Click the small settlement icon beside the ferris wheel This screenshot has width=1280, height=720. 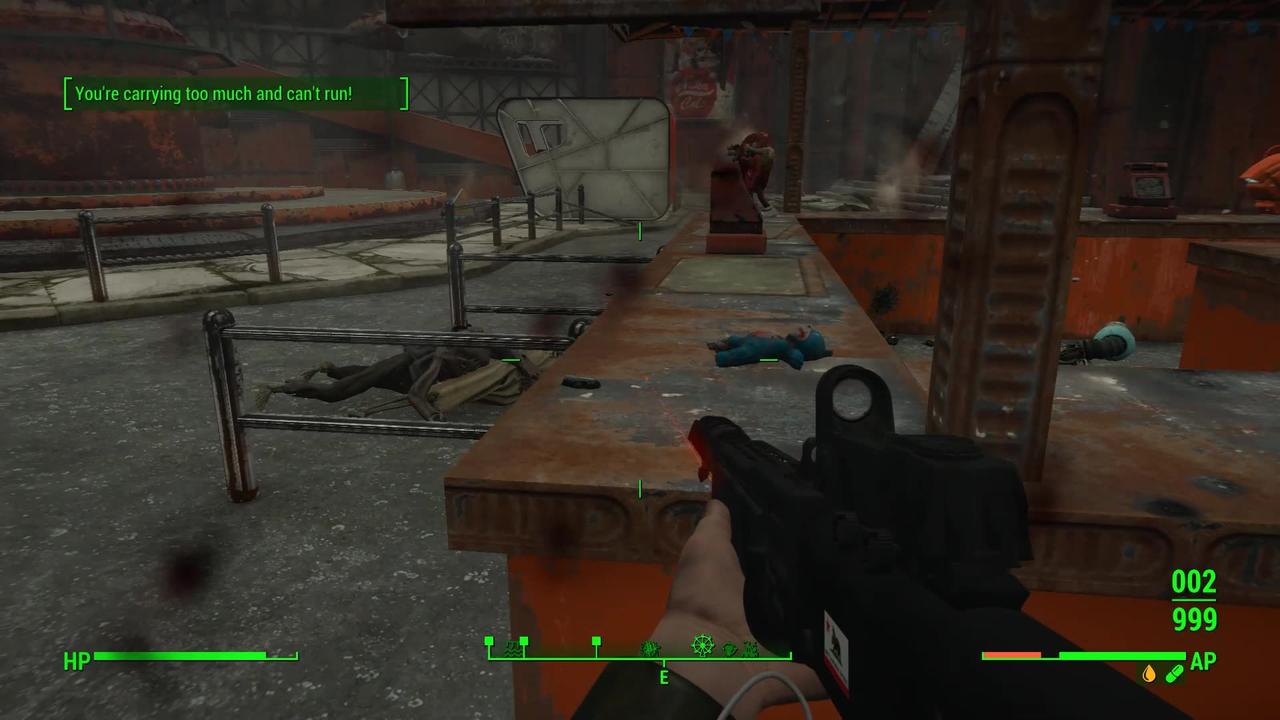[x=730, y=648]
